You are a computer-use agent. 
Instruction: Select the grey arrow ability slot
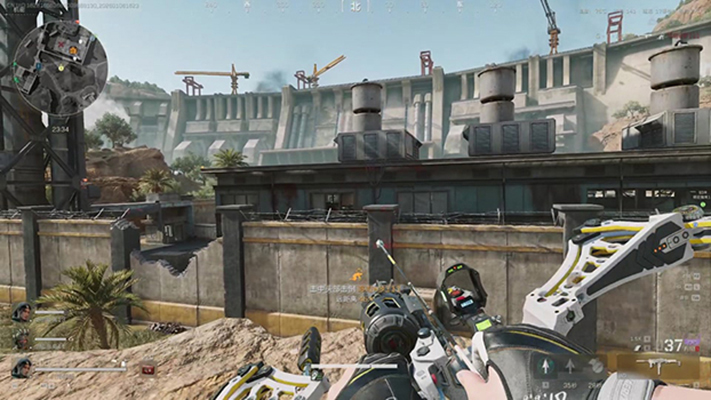(x=570, y=367)
